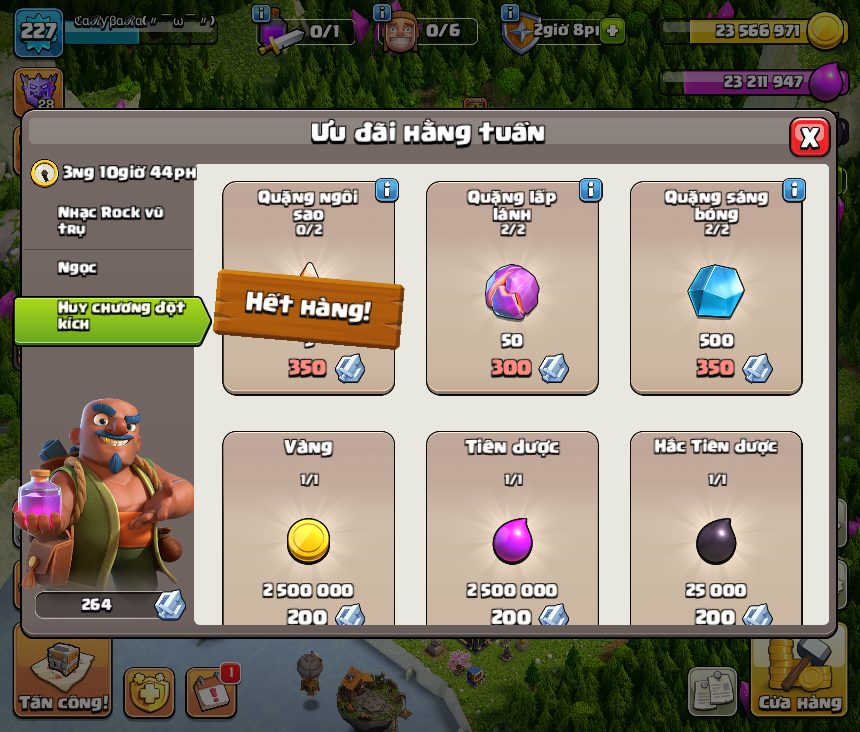
Task: Open the calendar events icon
Action: pyautogui.click(x=211, y=690)
